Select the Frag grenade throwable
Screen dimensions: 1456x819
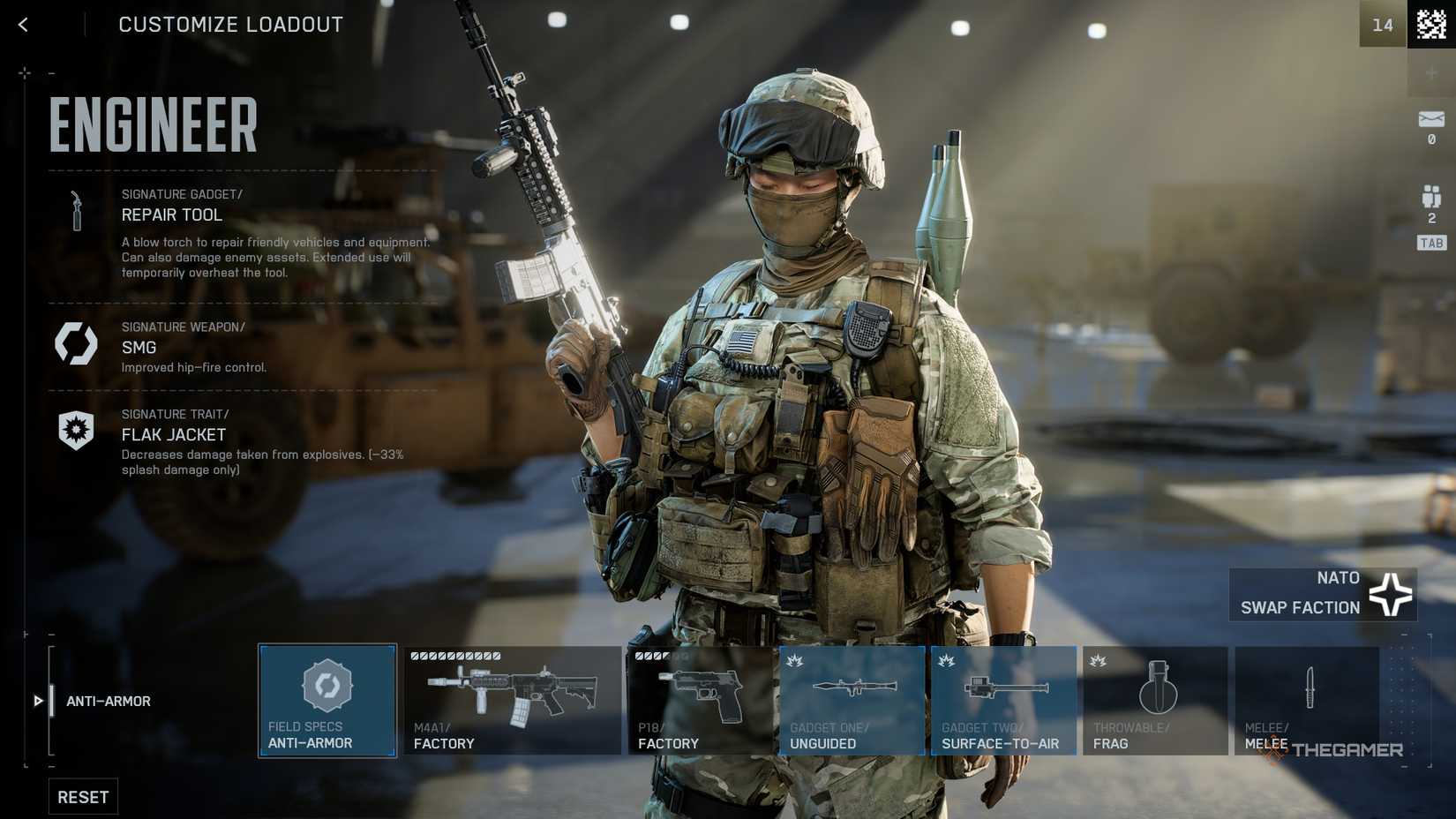(x=1154, y=700)
